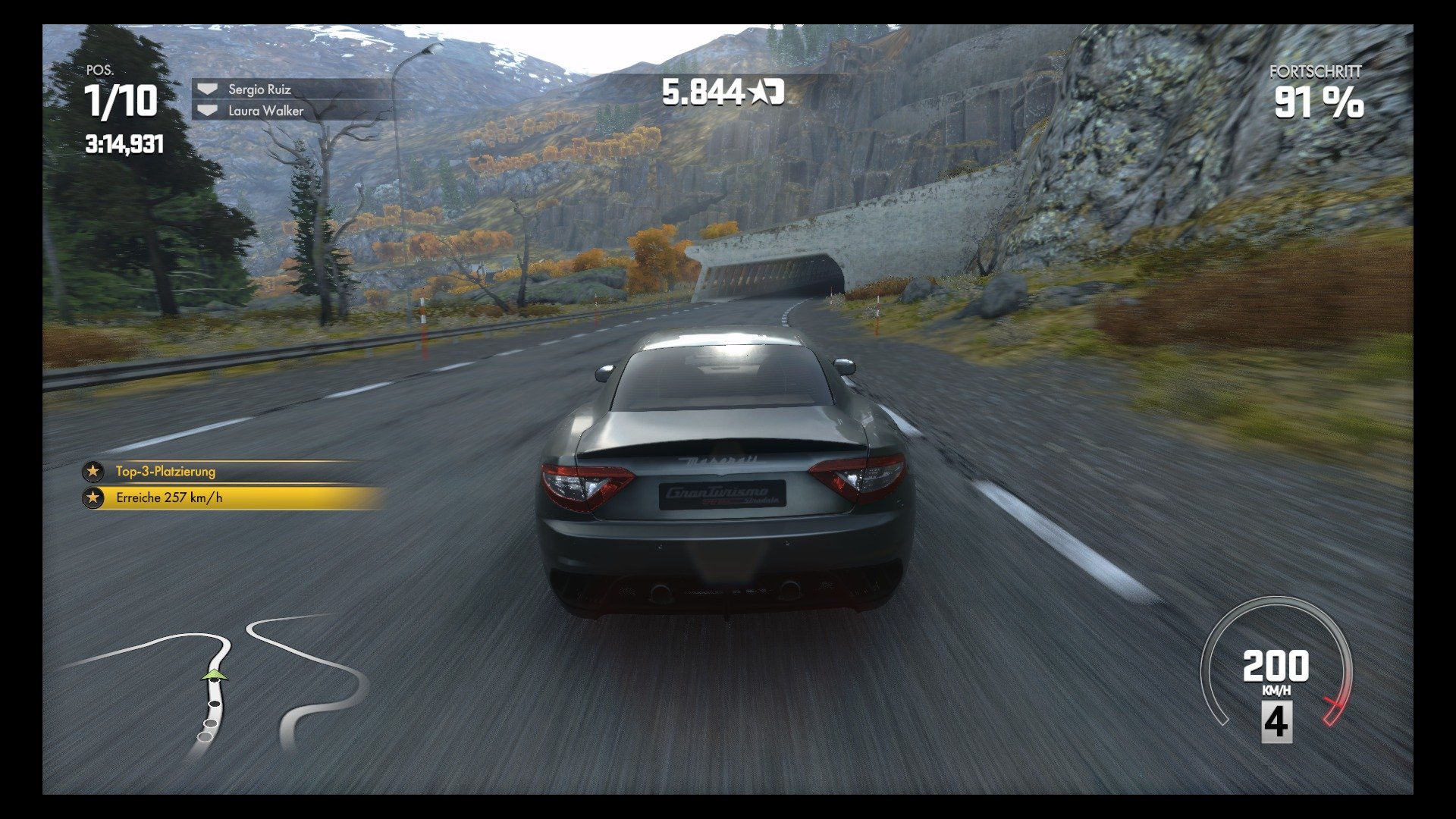Click the star icon beside Erreiche 257 km/h
1456x819 pixels.
pyautogui.click(x=93, y=497)
